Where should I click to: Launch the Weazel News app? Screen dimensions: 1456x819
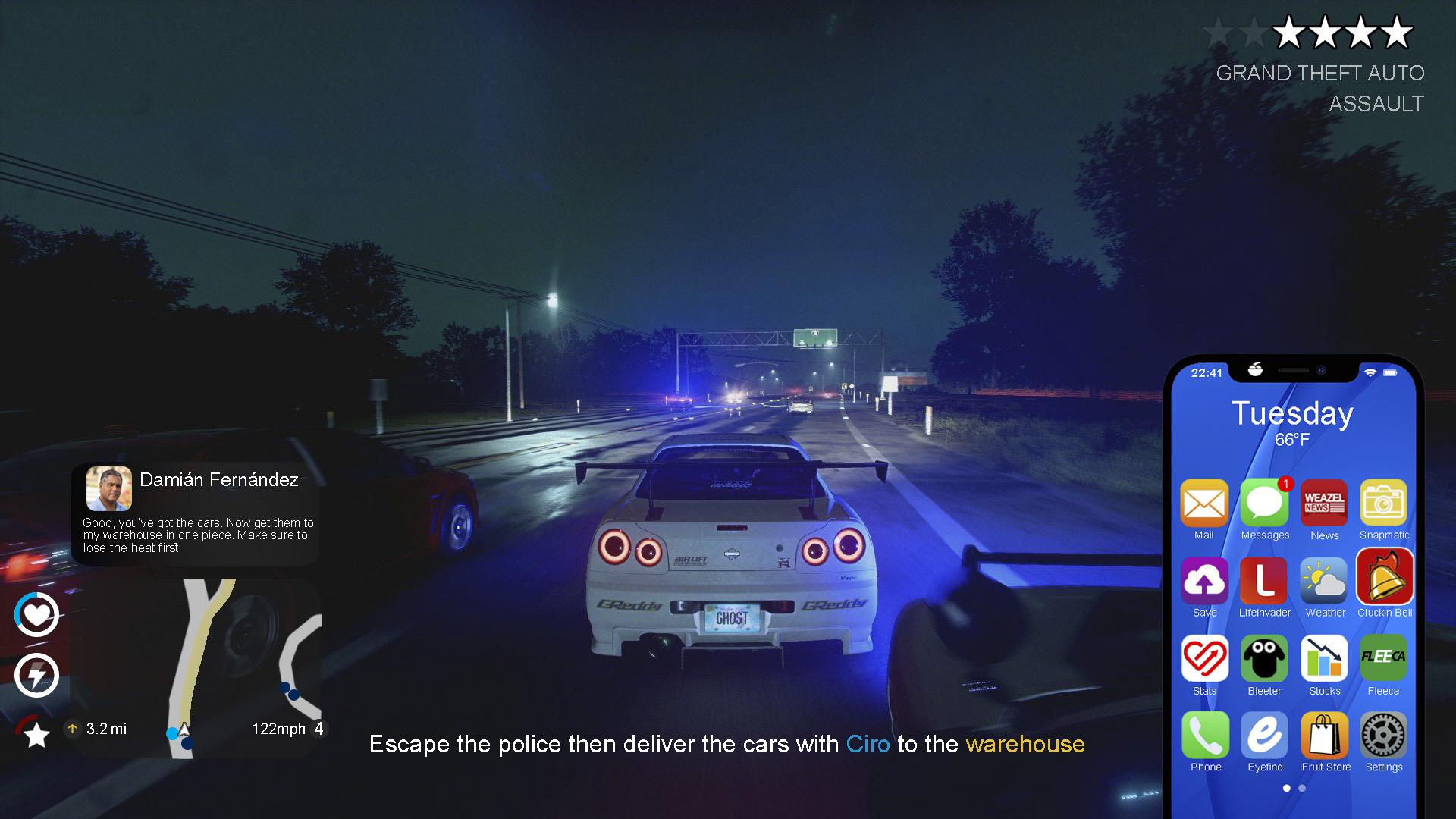click(x=1324, y=503)
